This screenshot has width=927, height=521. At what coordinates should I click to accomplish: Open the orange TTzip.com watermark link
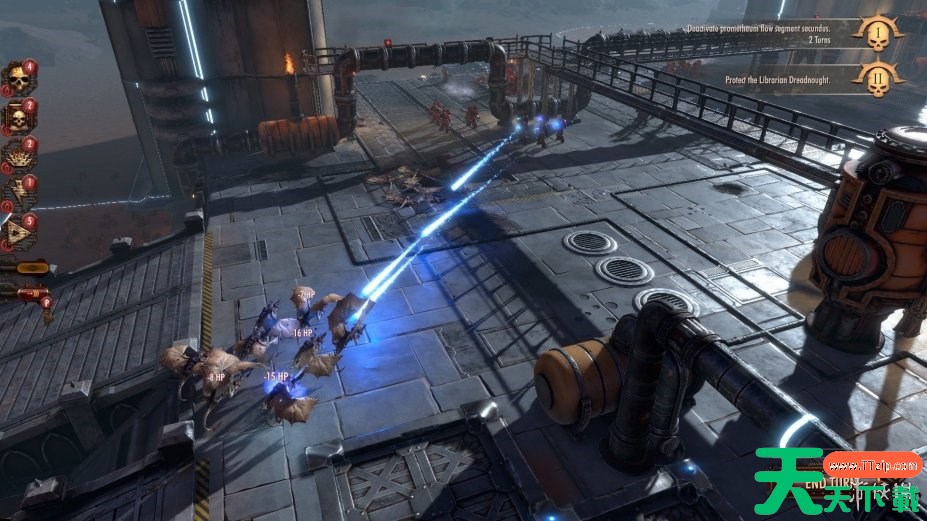pyautogui.click(x=873, y=465)
